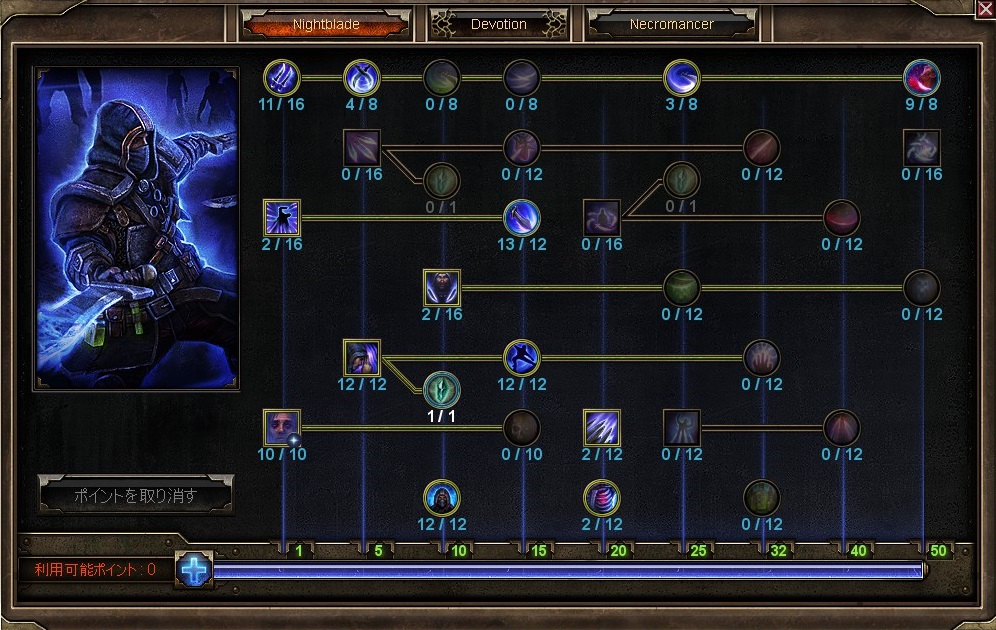The image size is (996, 630).
Task: Click the undo points button
Action: pyautogui.click(x=136, y=495)
